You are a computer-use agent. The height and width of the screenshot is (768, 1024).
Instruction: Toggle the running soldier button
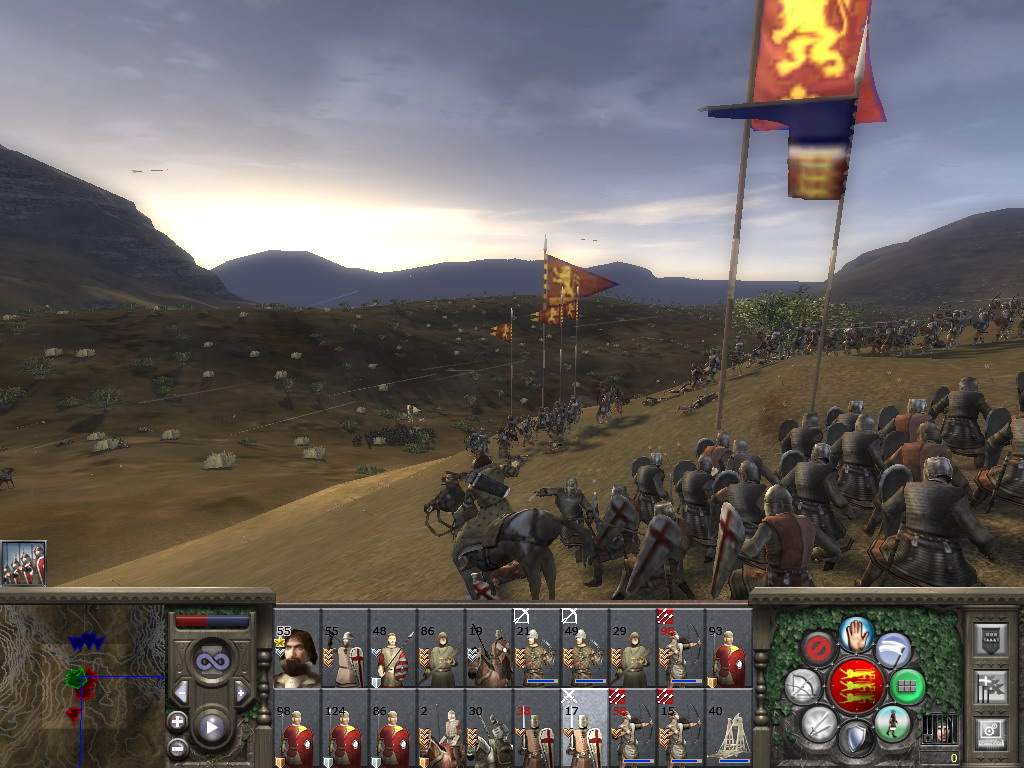[891, 722]
